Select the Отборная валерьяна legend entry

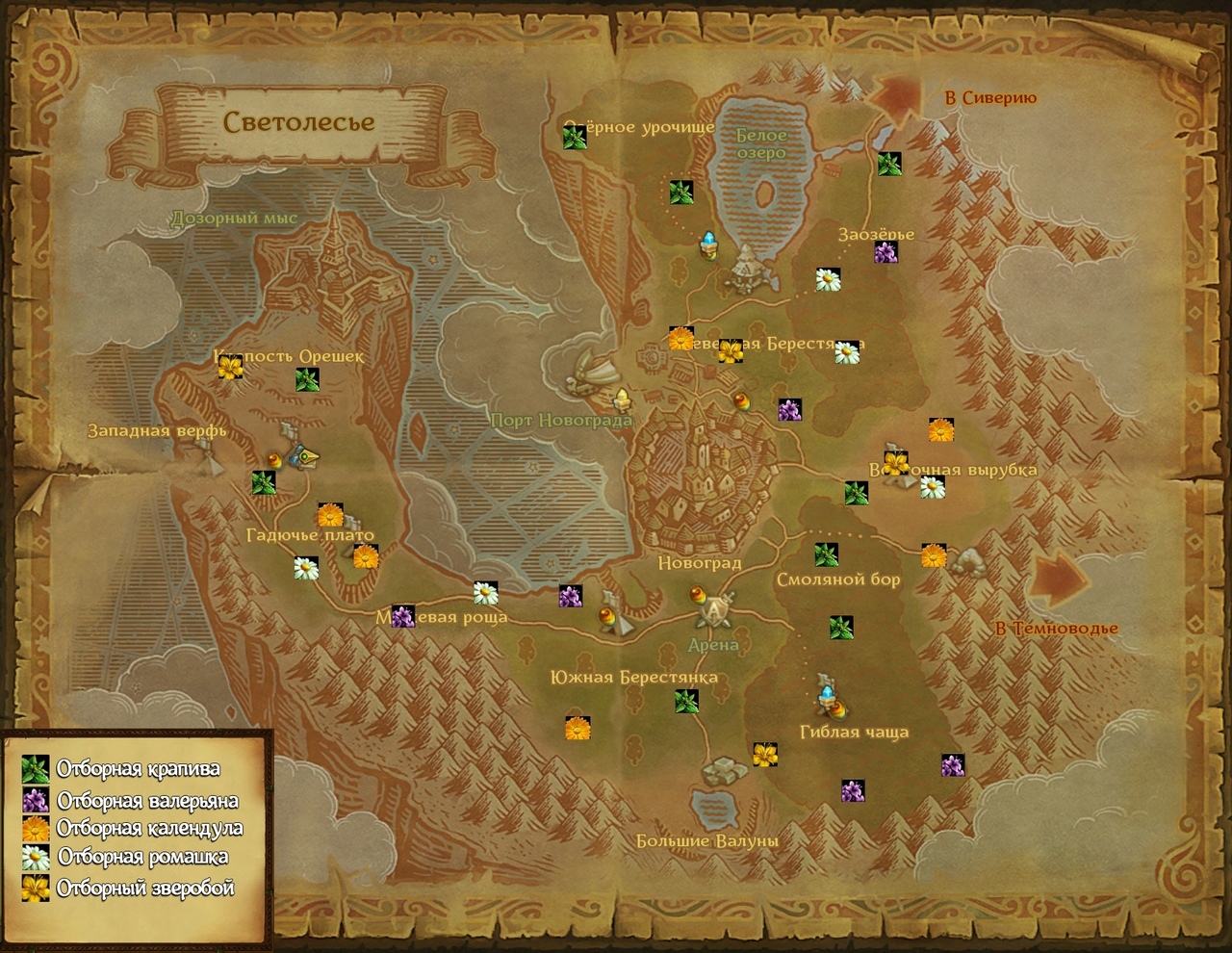tap(146, 800)
